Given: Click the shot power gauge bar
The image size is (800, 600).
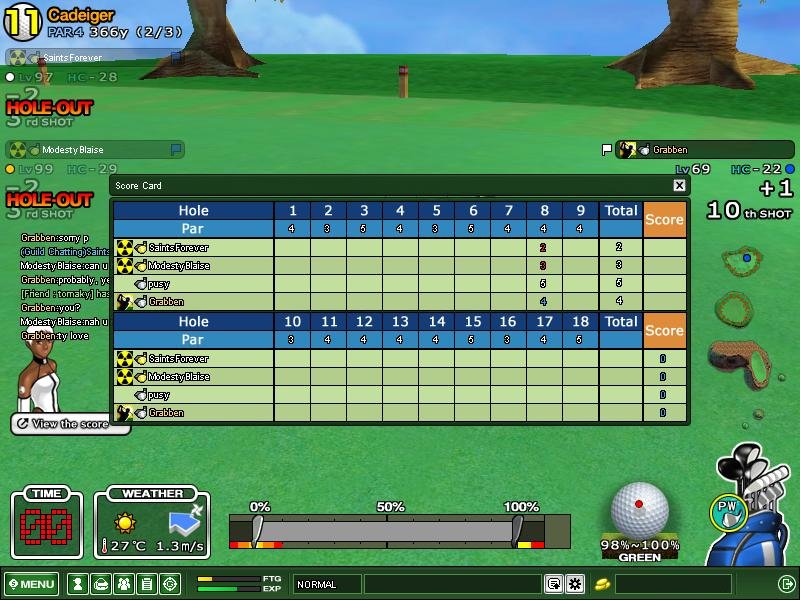Looking at the screenshot, I should [388, 530].
